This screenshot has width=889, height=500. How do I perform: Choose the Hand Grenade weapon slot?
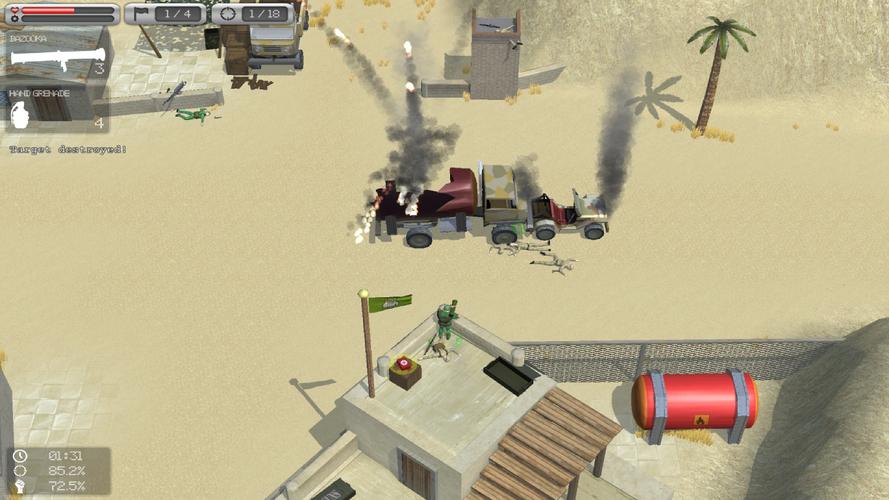click(55, 110)
